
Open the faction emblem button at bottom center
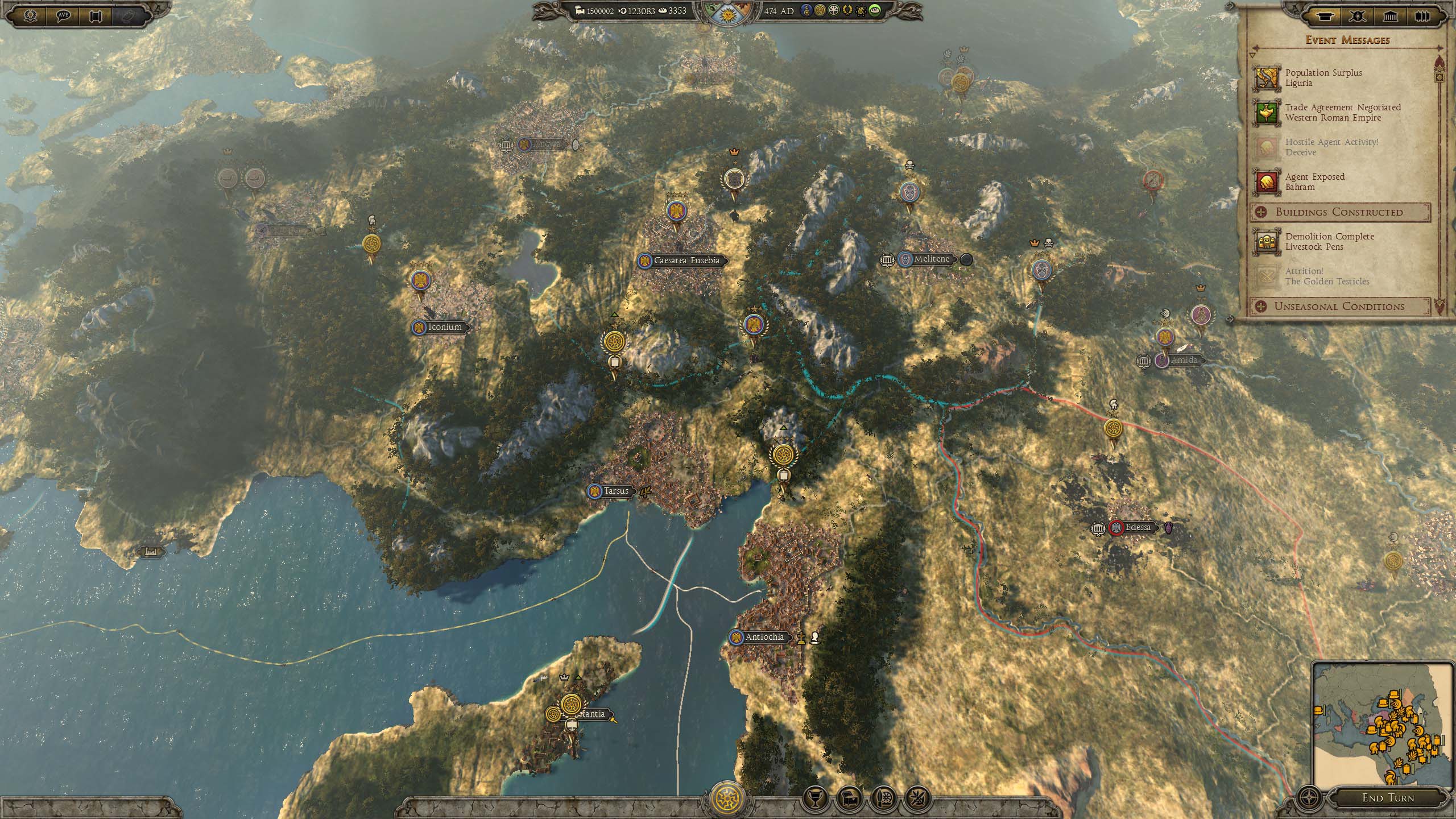pos(728,799)
